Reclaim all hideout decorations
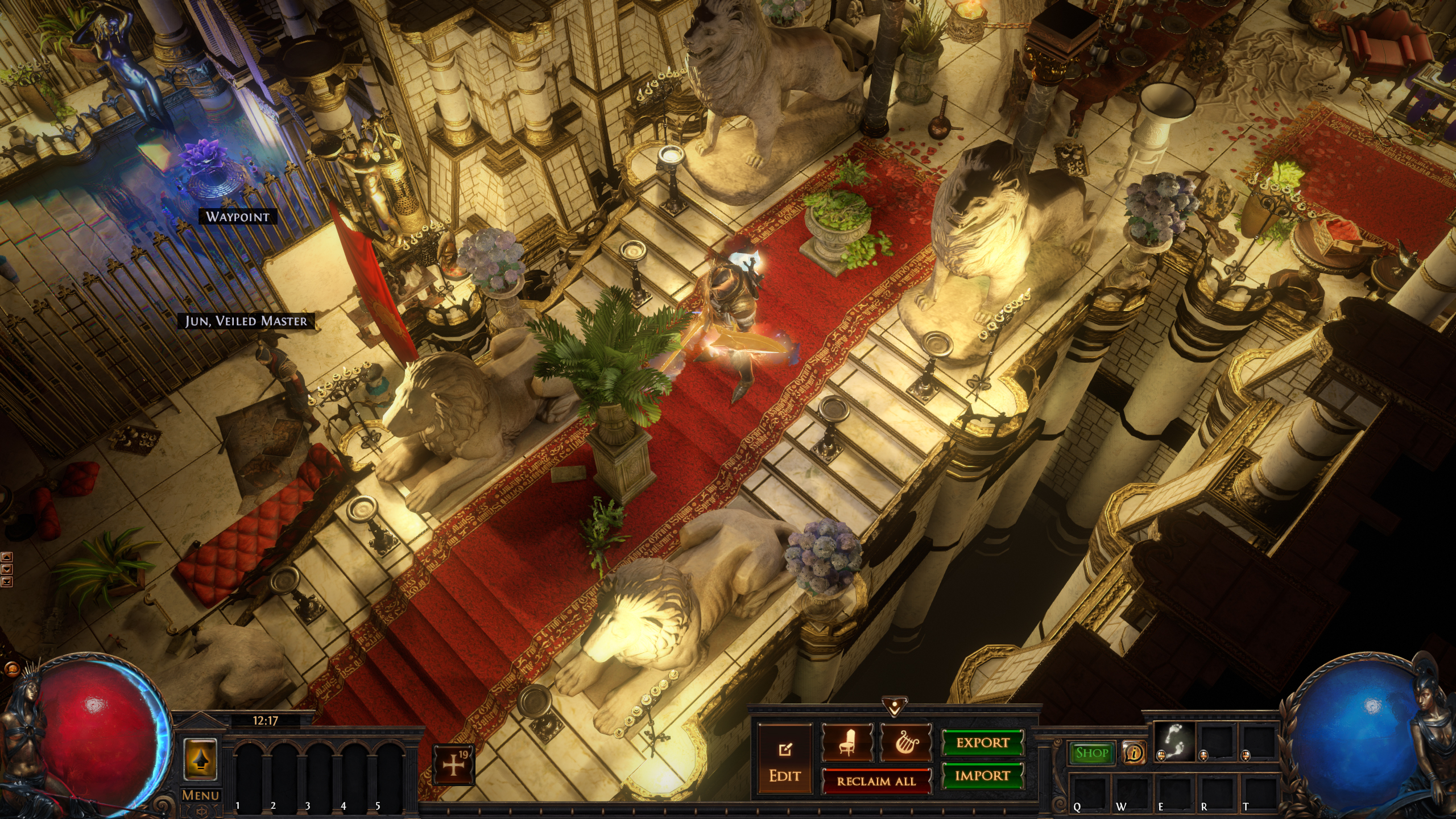The width and height of the screenshot is (1456, 819). tap(876, 781)
